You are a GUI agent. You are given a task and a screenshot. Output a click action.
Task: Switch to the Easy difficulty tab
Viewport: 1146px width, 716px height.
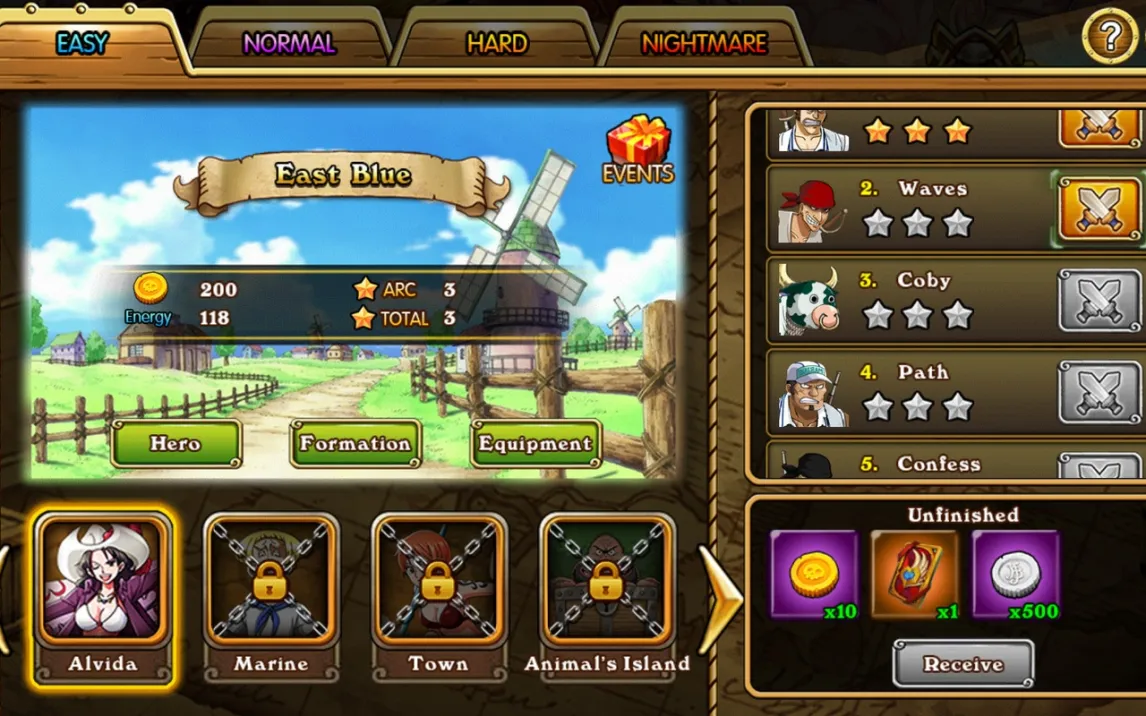coord(84,44)
